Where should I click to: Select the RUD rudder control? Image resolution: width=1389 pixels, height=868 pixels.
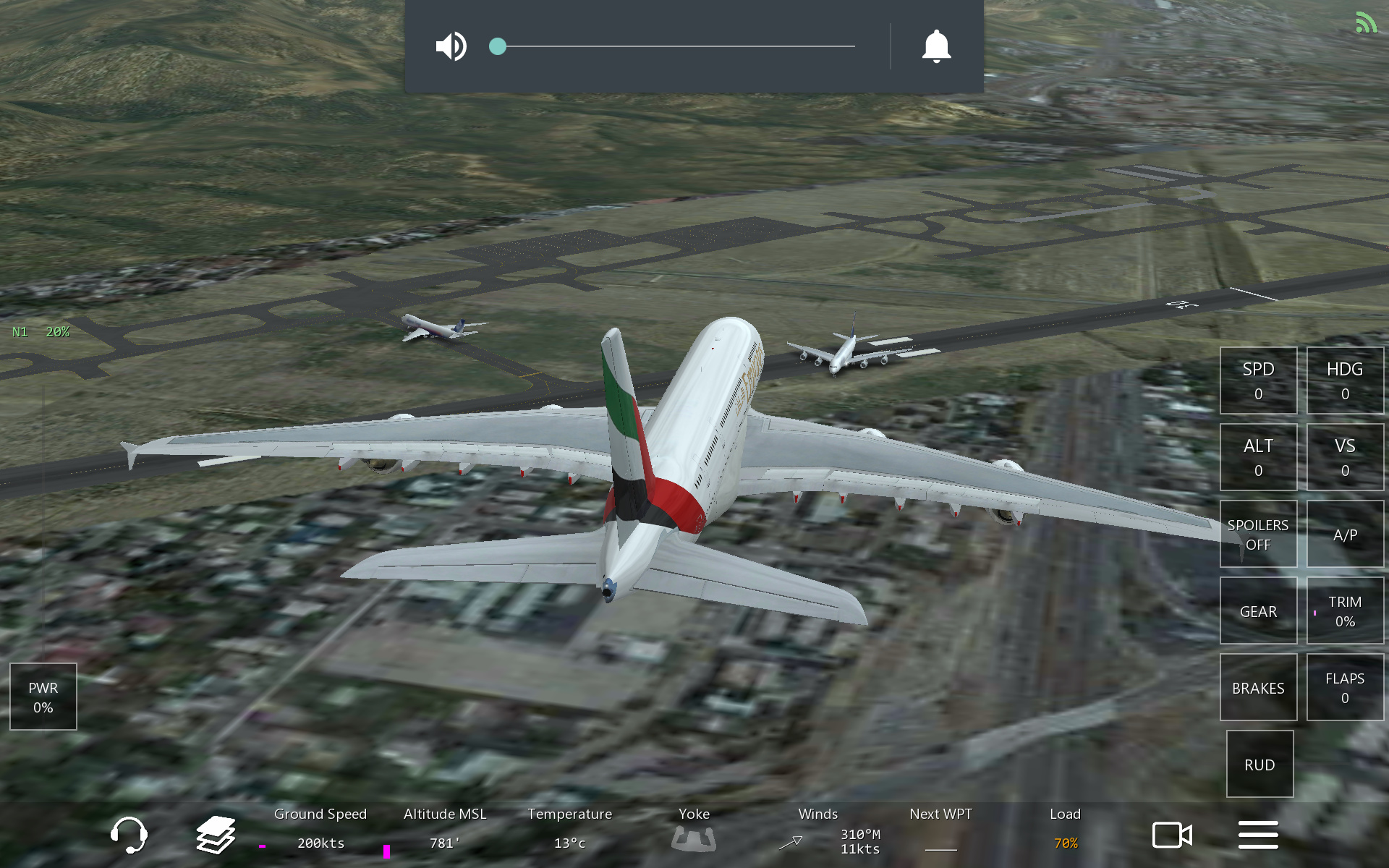[x=1260, y=764]
